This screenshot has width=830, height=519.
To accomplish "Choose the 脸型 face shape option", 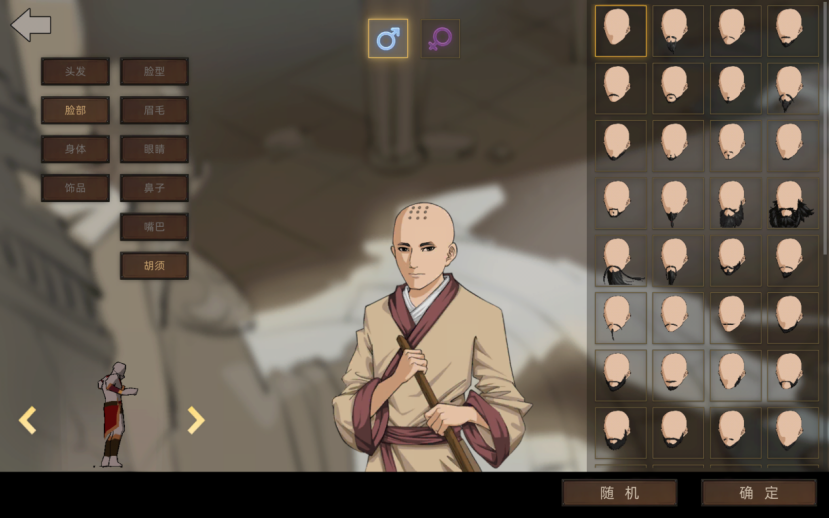I will (x=154, y=71).
